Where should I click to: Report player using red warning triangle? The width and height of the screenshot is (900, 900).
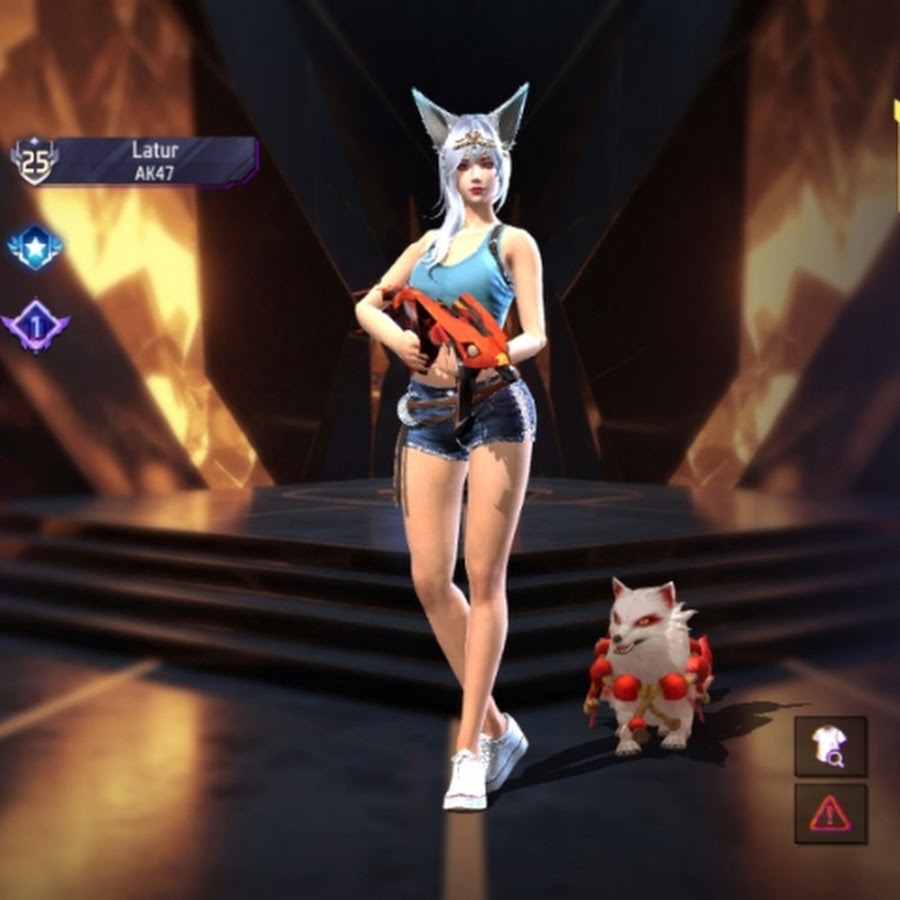(830, 813)
